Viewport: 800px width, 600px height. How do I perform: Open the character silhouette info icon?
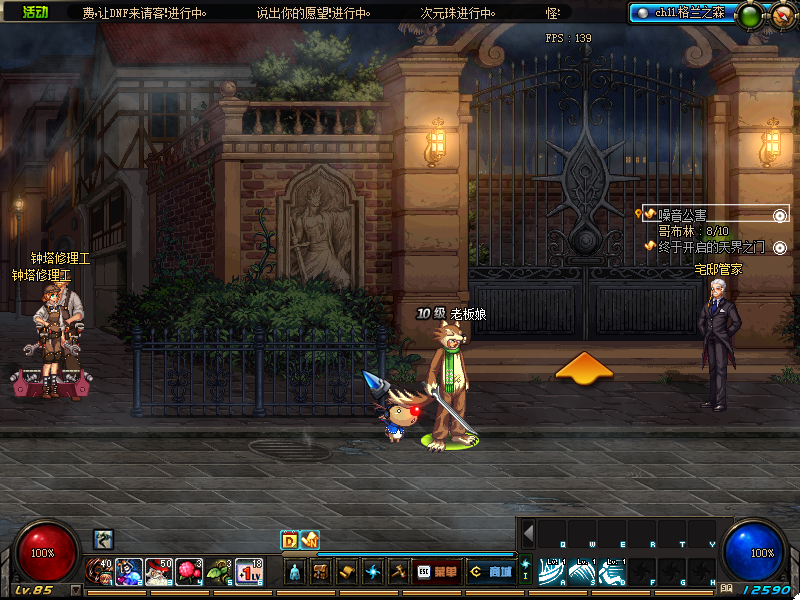295,572
